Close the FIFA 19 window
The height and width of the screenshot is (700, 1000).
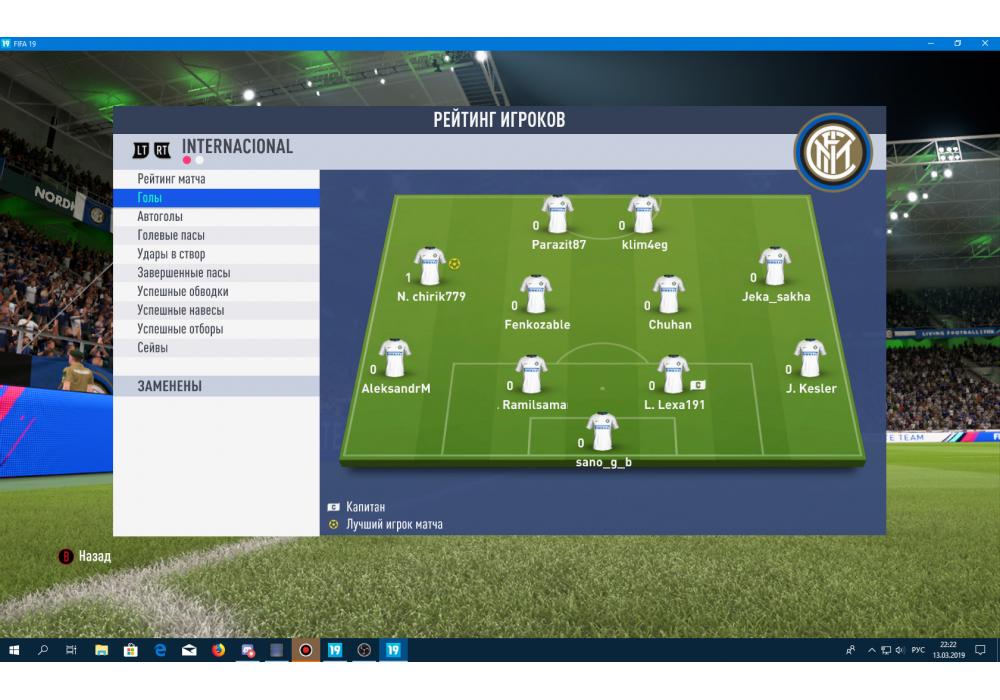coord(985,43)
